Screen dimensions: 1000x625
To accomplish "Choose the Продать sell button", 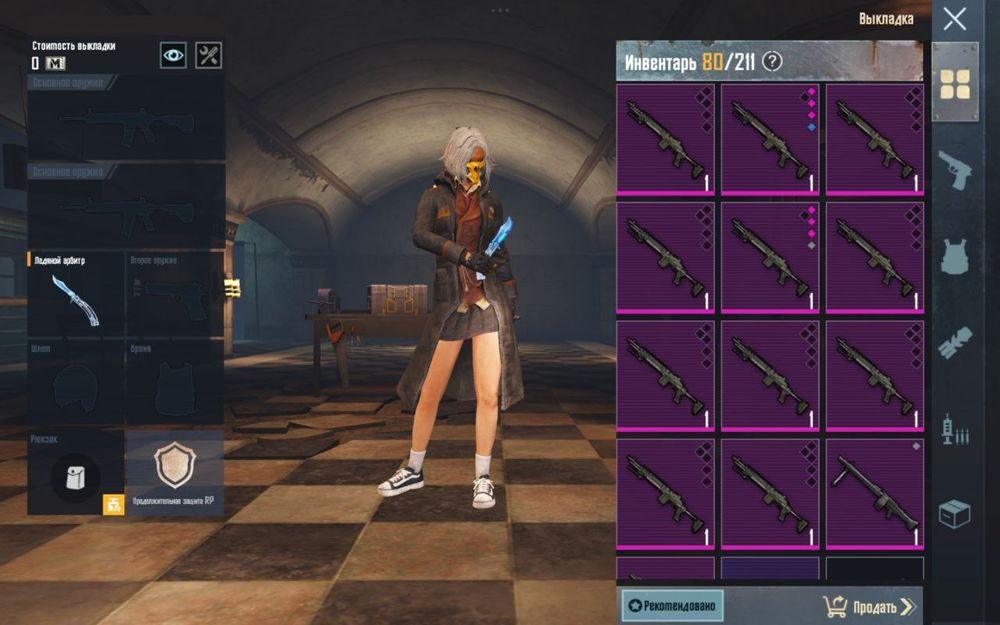I will click(868, 606).
